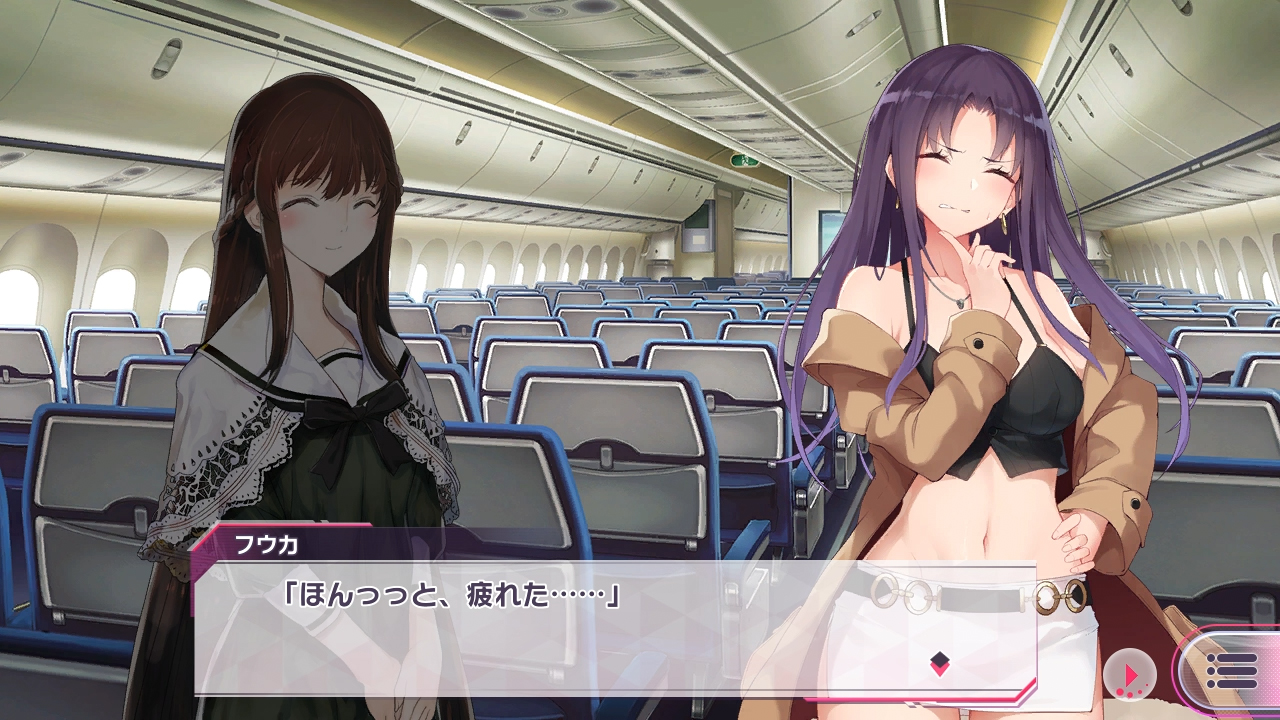Click the pink diamond continue indicator
Screen dimensions: 1280x720
click(x=939, y=661)
